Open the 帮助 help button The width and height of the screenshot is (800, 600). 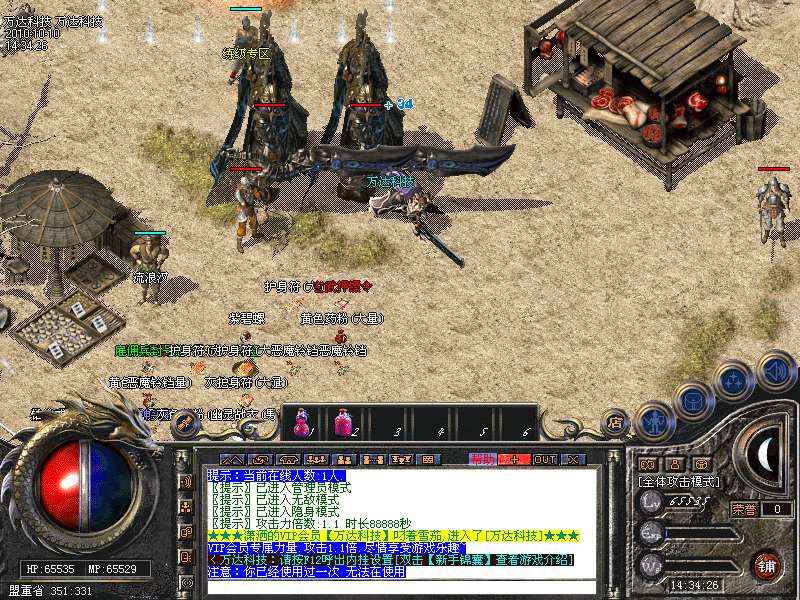coord(483,459)
